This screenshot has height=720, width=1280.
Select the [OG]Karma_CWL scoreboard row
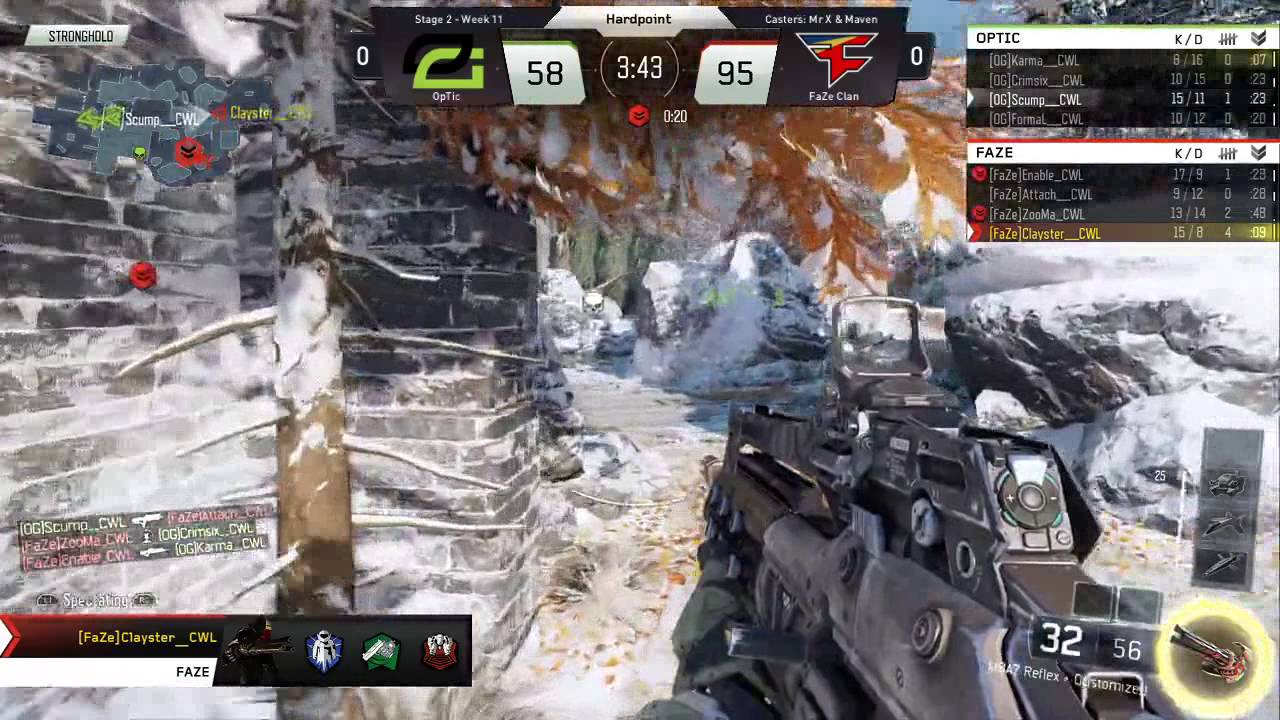click(1118, 60)
